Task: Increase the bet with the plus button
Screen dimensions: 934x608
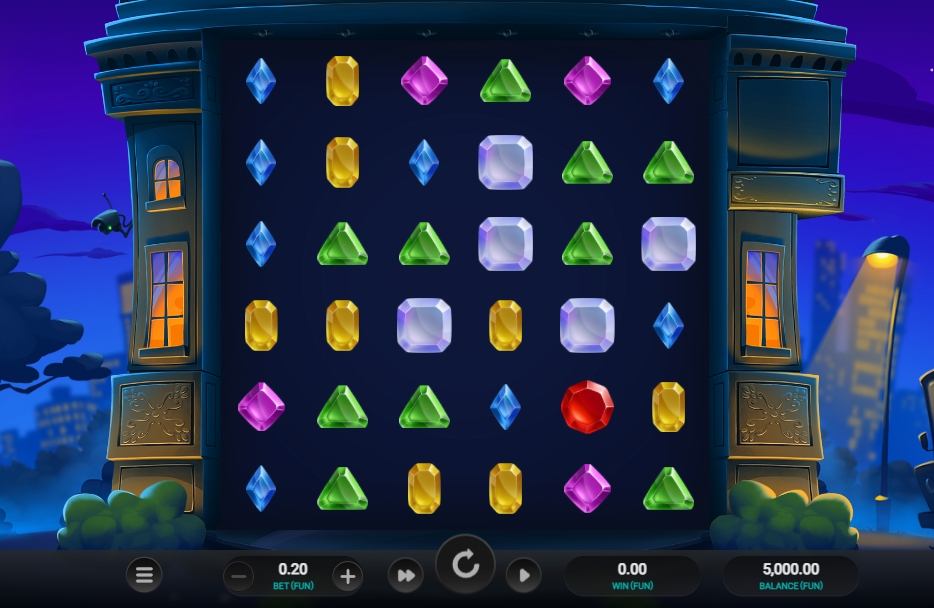Action: coord(347,576)
